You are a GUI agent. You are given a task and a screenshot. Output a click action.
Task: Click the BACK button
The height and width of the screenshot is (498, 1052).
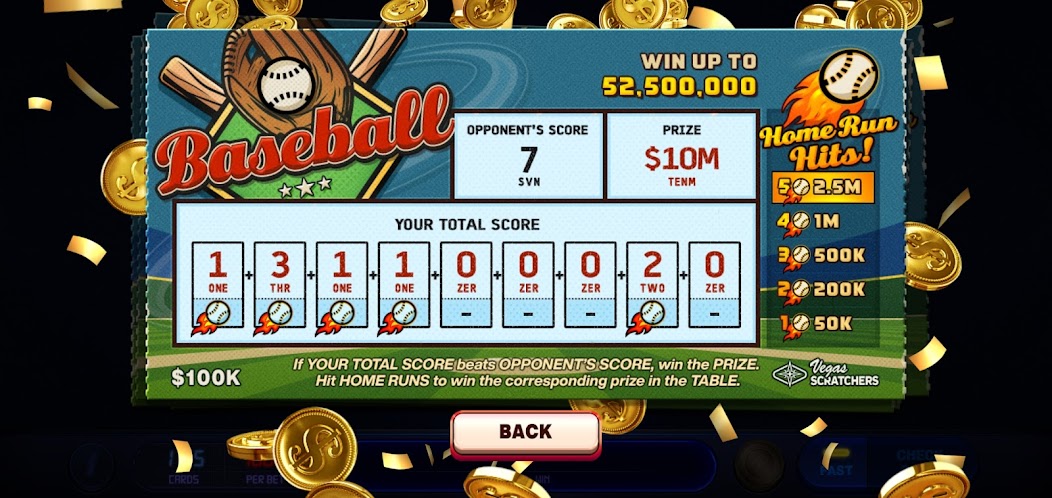[525, 432]
